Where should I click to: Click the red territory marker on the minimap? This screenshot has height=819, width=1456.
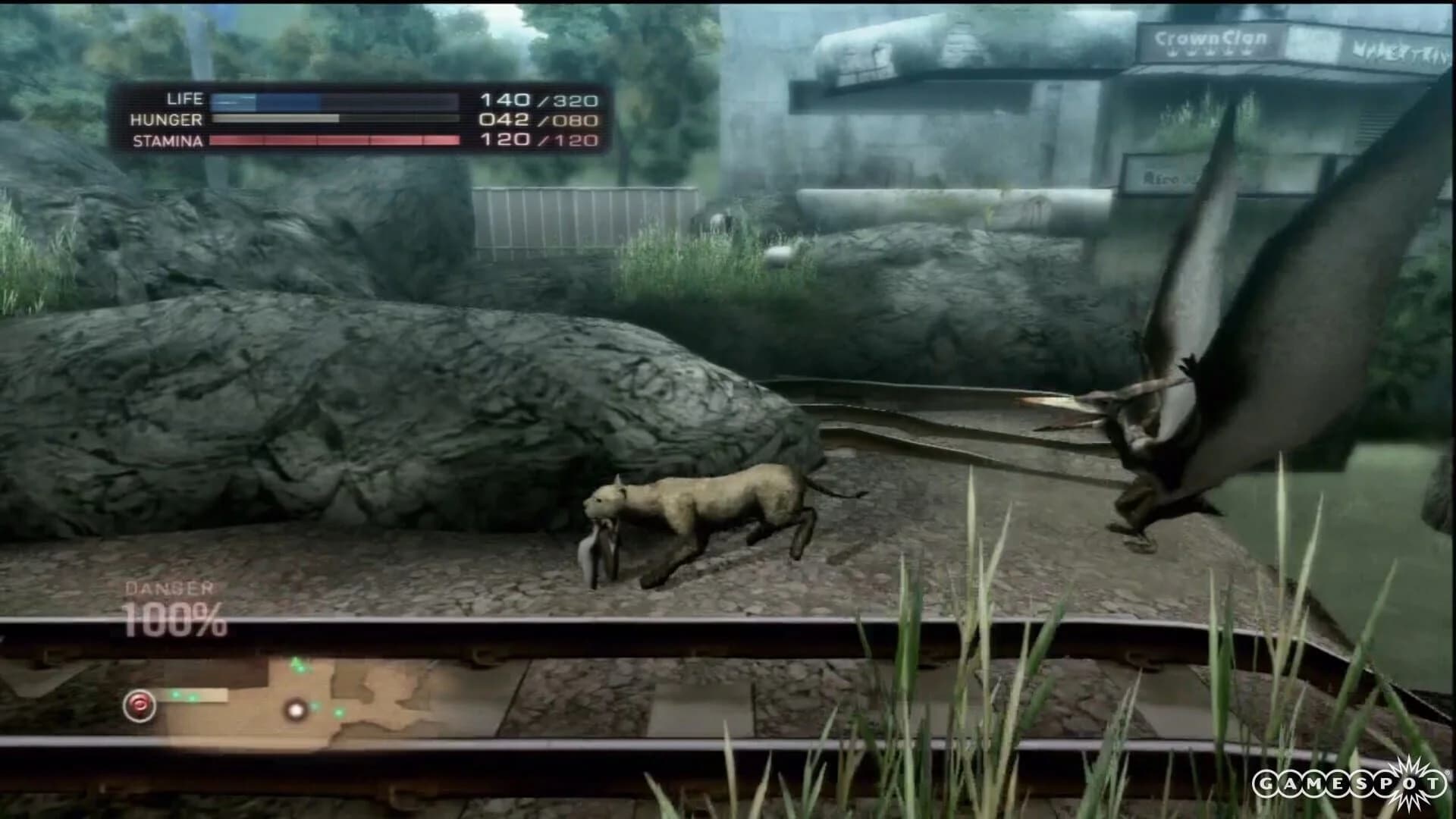(140, 706)
